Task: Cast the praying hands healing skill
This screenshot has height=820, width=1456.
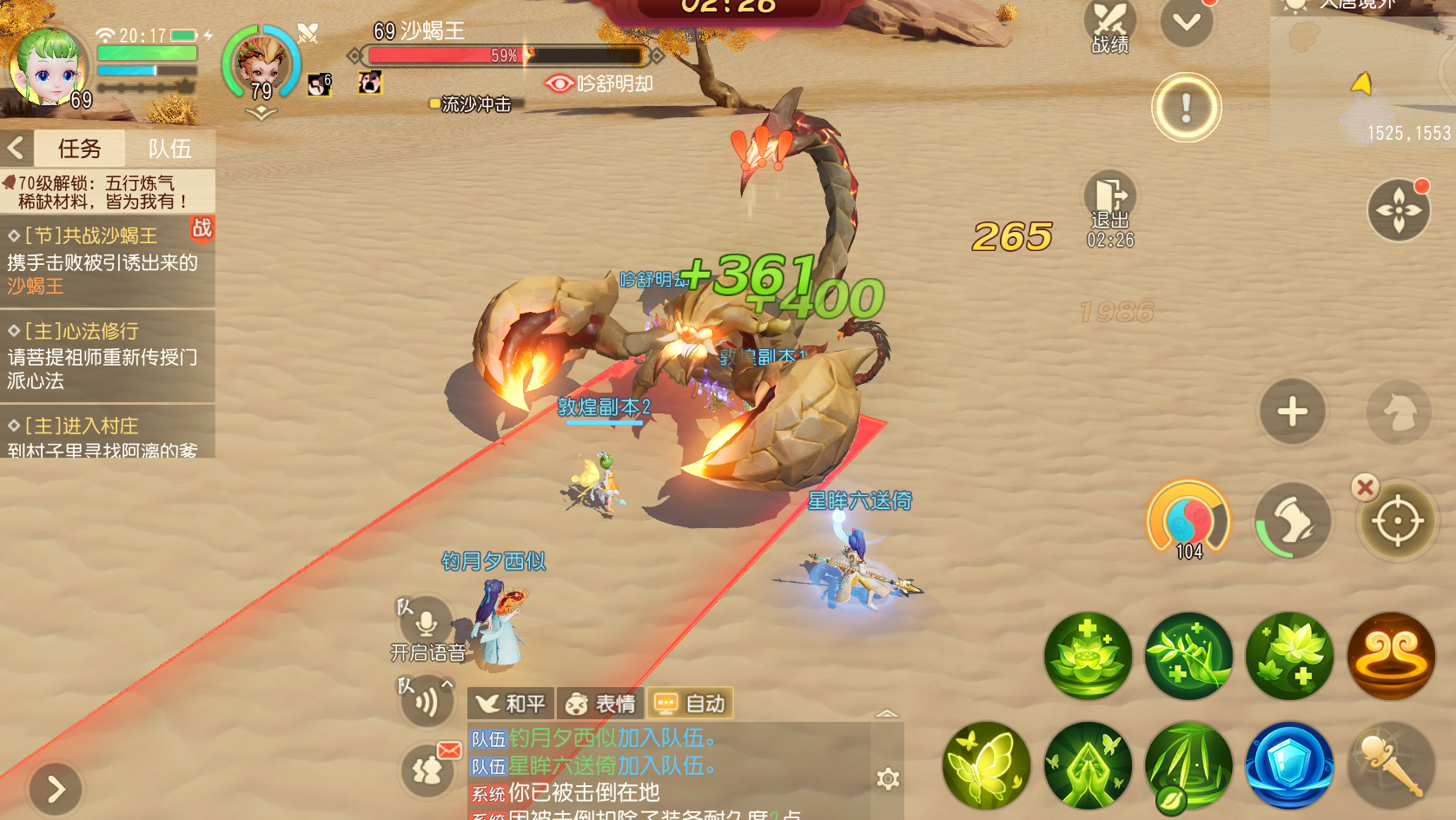Action: (1087, 765)
